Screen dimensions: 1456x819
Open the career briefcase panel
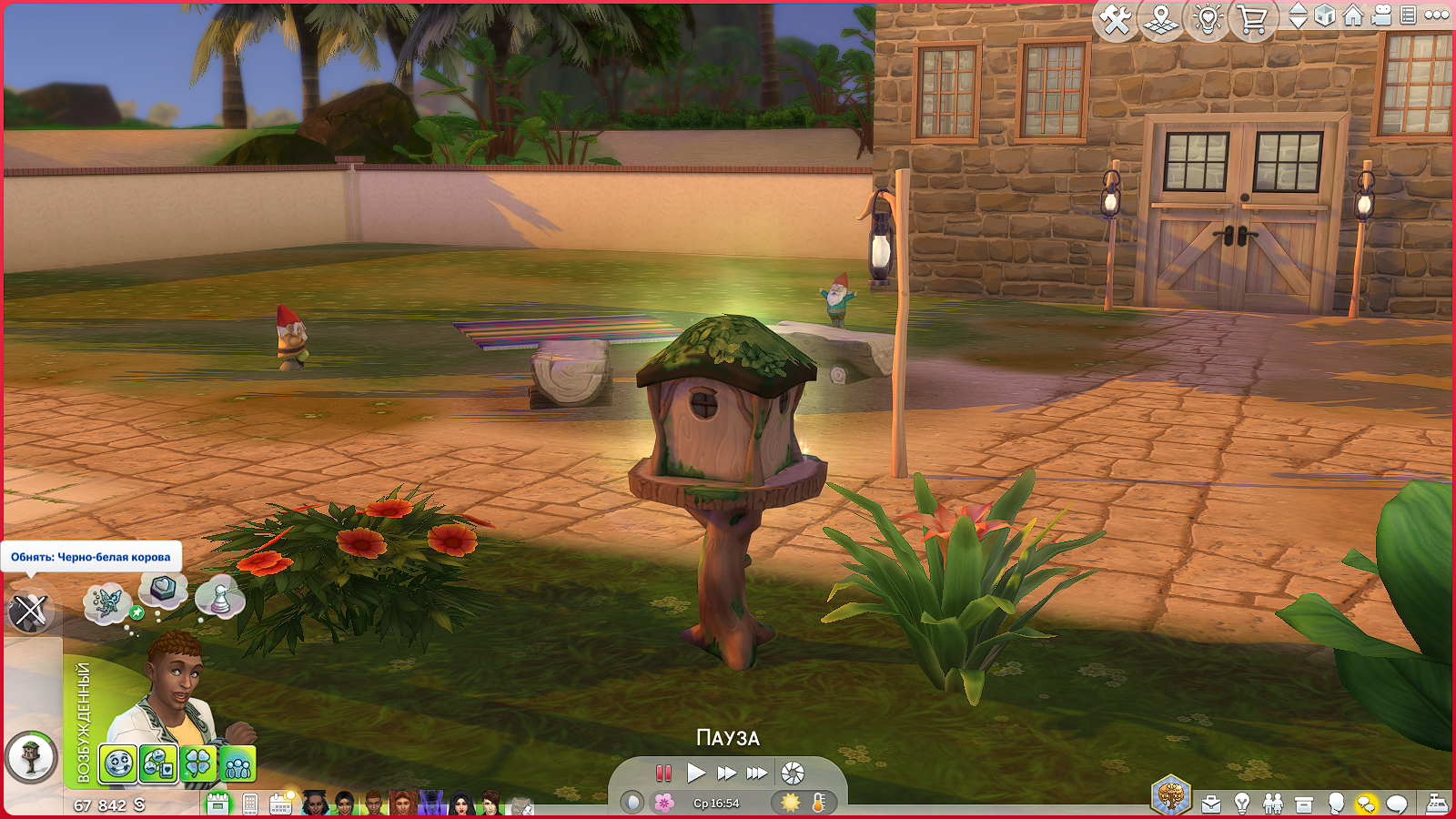point(1211,804)
